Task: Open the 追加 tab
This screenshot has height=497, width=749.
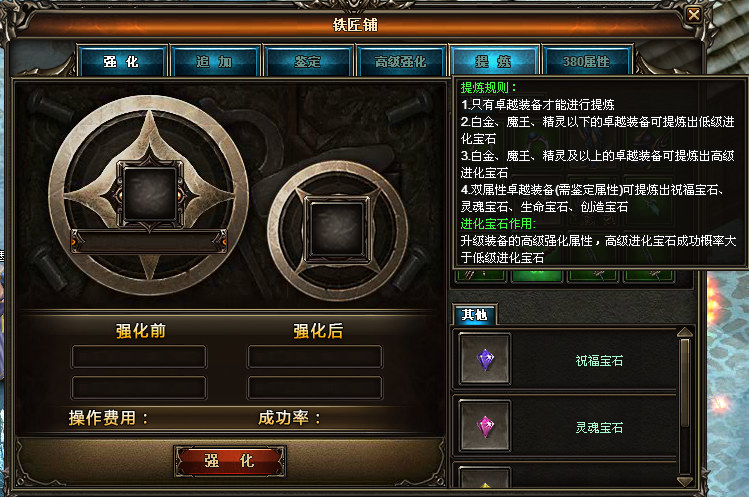Action: click(215, 62)
